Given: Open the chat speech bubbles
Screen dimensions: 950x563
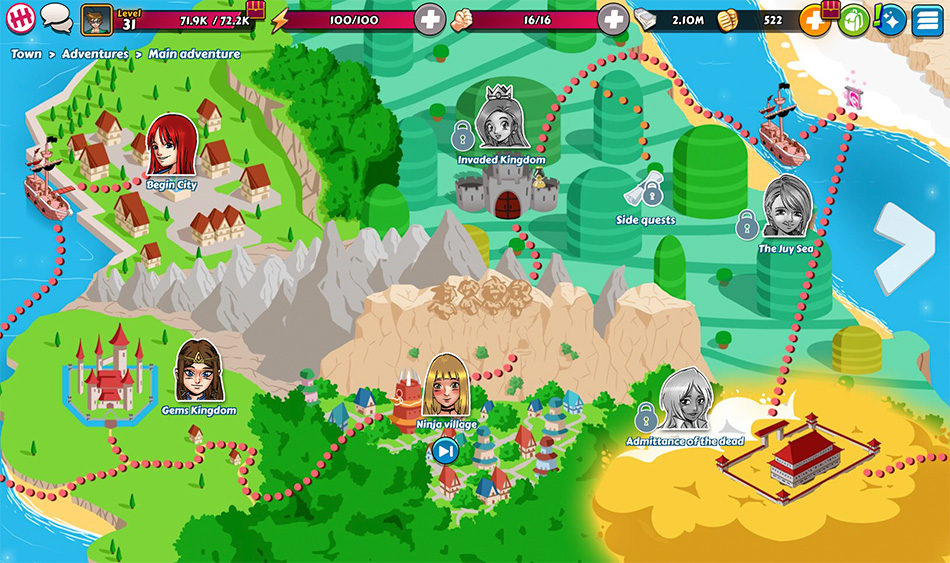Looking at the screenshot, I should click(x=56, y=18).
